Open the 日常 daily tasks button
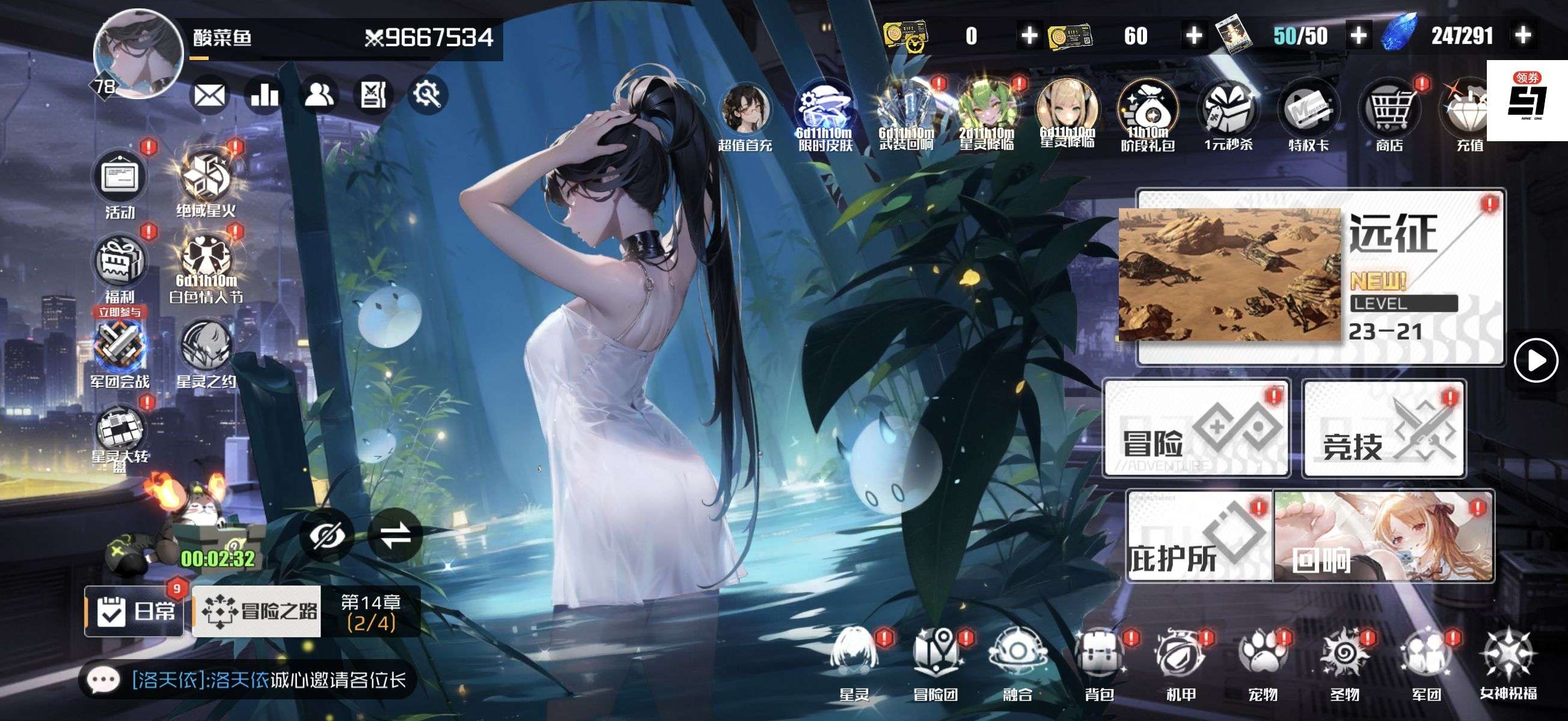 pyautogui.click(x=135, y=611)
